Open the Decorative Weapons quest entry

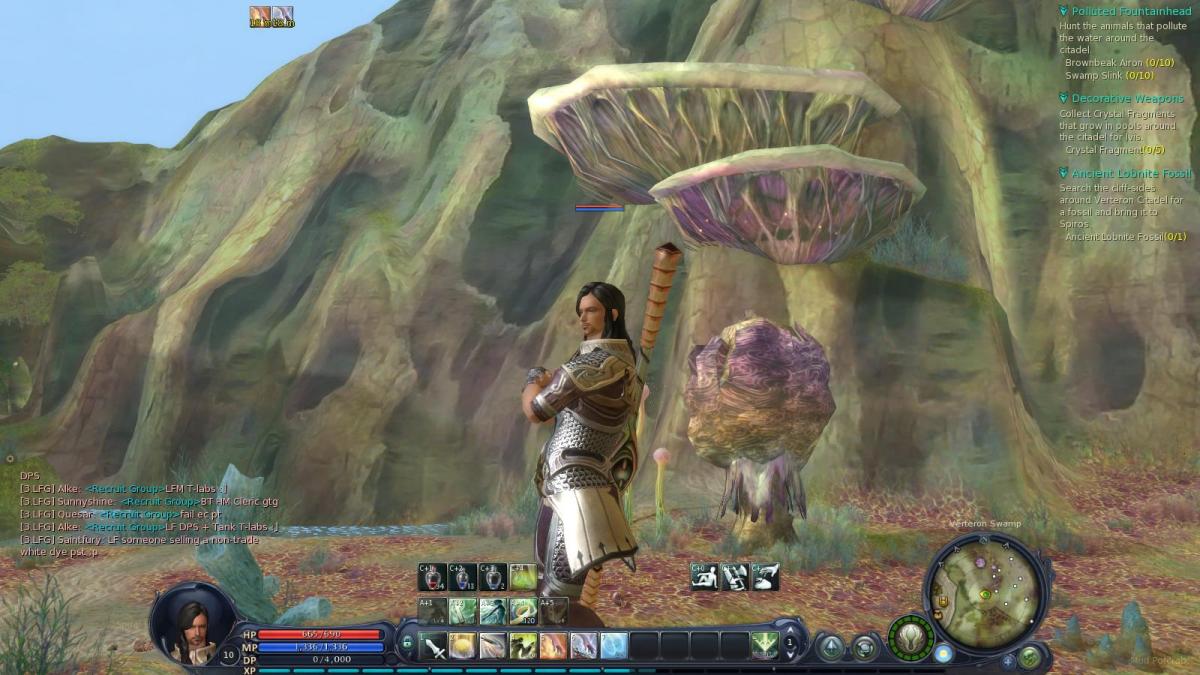coord(1127,98)
